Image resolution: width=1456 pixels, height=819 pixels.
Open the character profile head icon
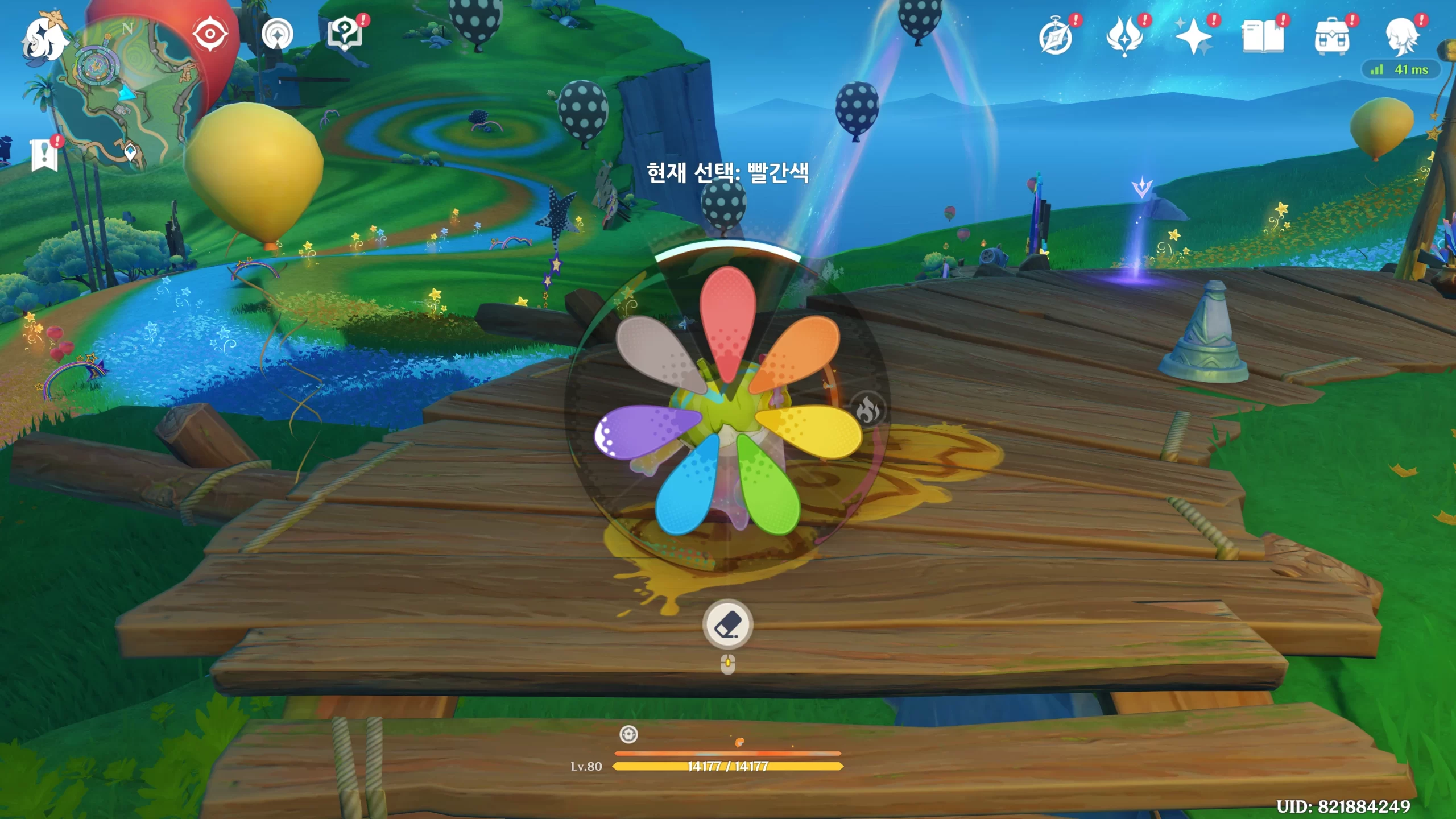(x=1401, y=38)
